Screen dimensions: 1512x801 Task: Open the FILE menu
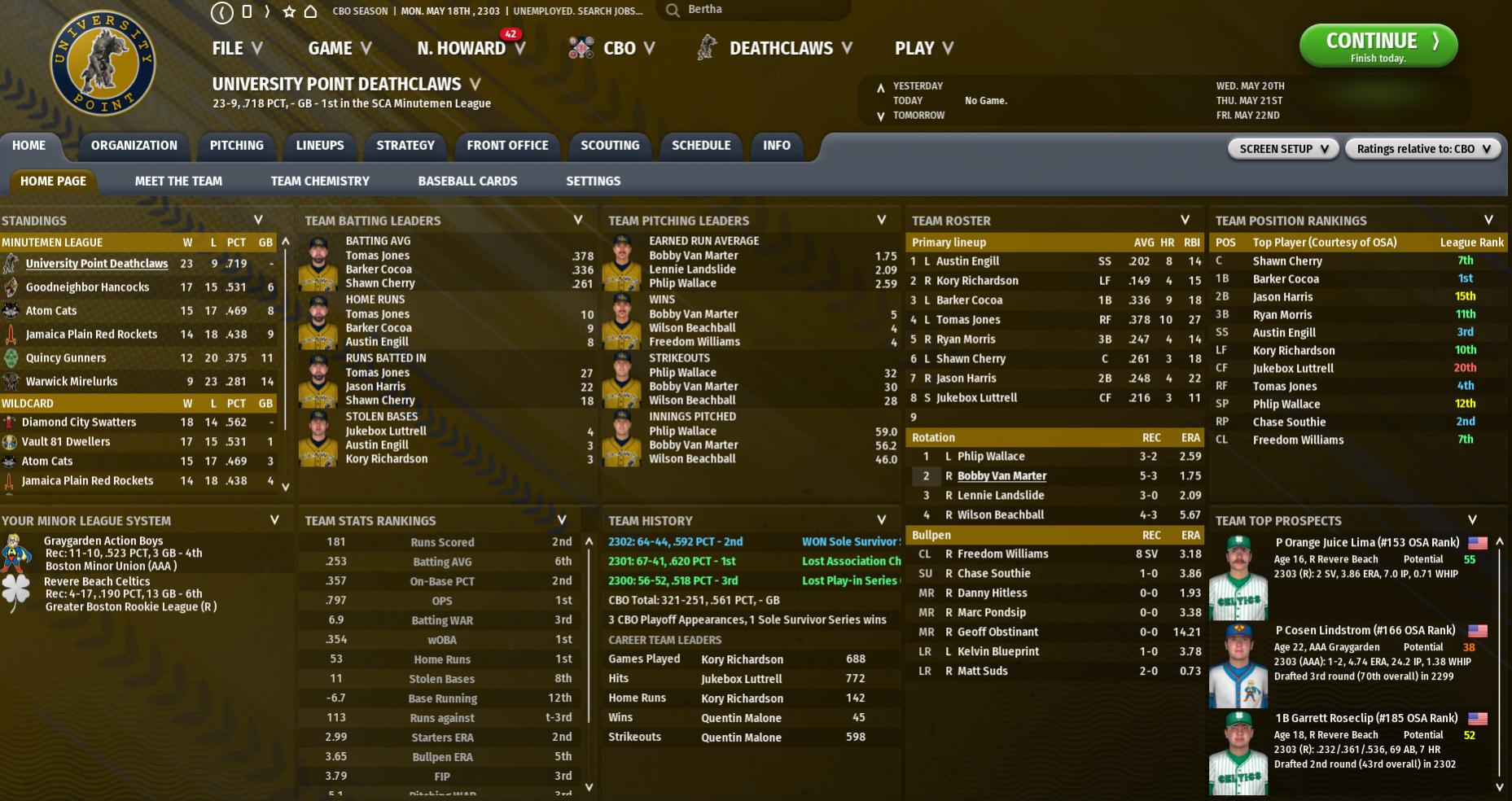click(237, 49)
